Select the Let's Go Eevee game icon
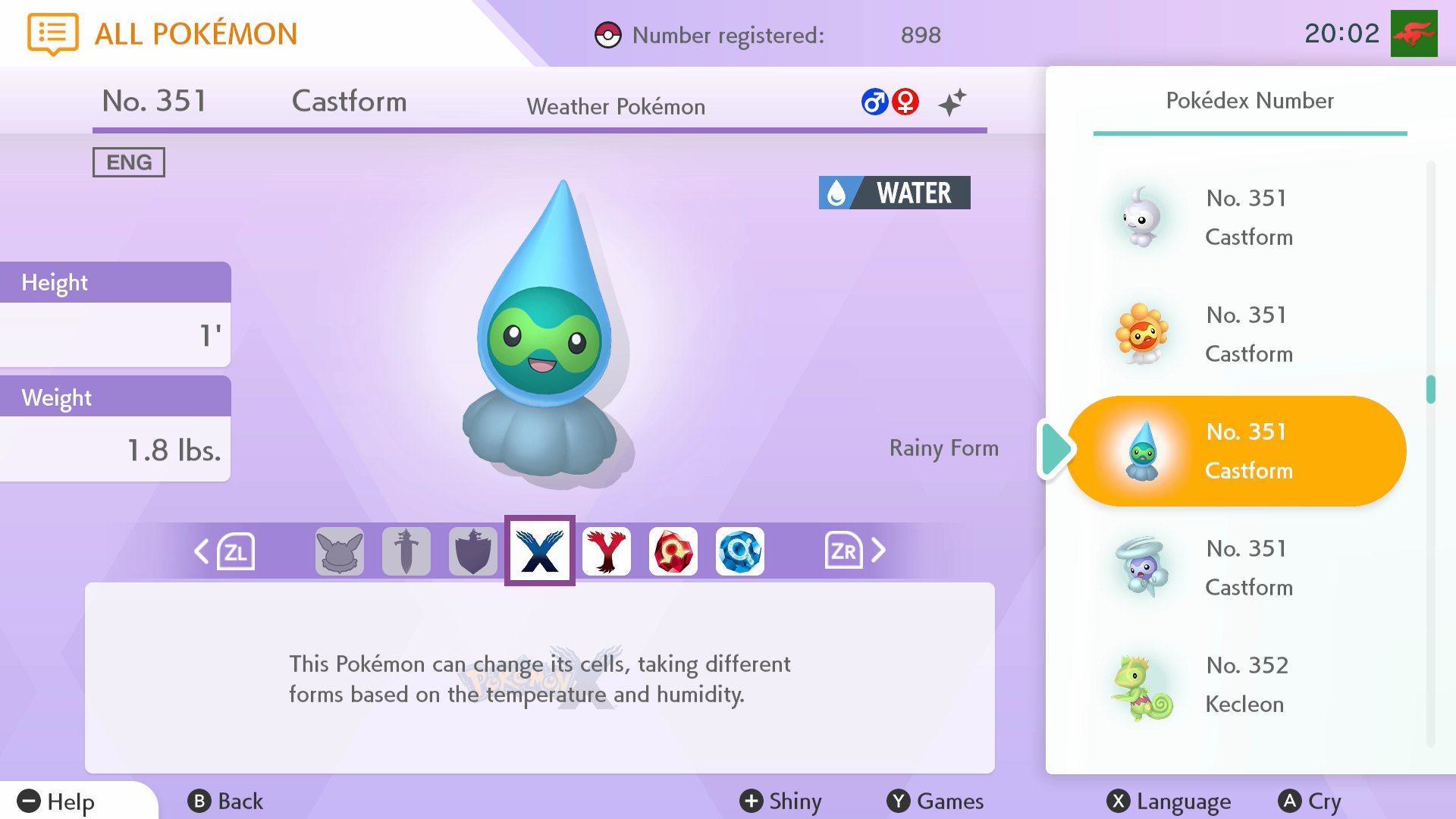Screen dimensions: 1456x819 point(339,551)
